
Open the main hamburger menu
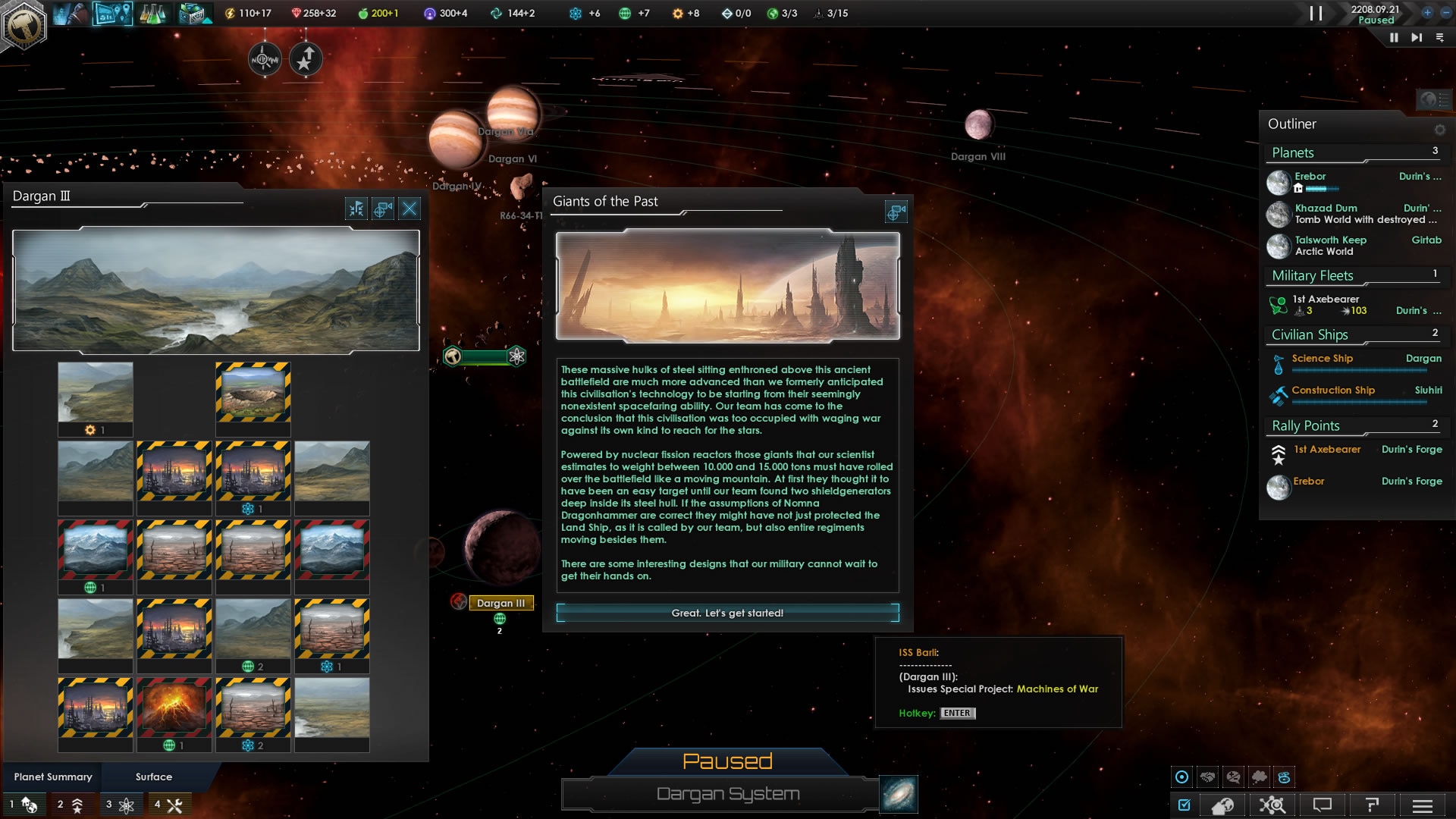tap(1423, 805)
